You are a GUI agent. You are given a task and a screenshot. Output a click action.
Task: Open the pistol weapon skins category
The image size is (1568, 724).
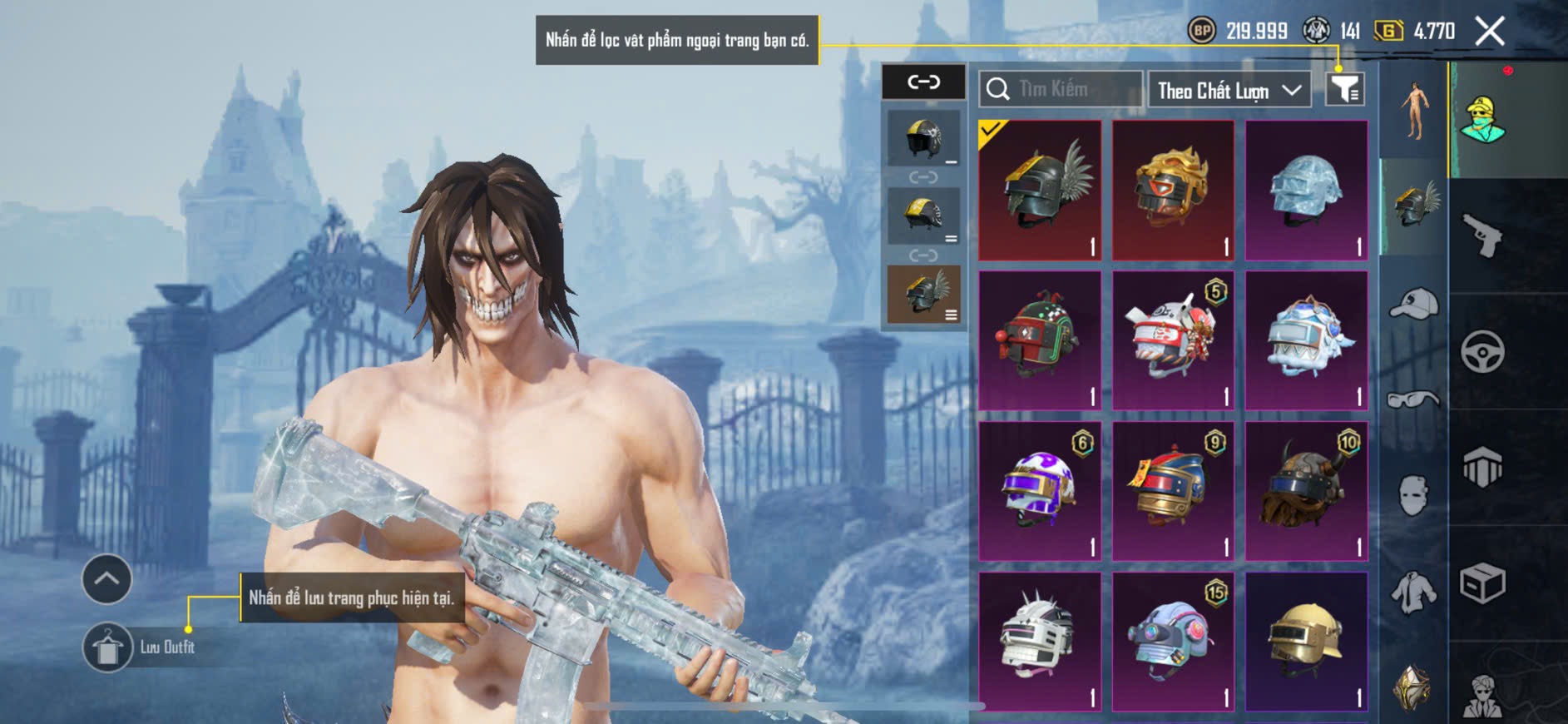[1482, 235]
